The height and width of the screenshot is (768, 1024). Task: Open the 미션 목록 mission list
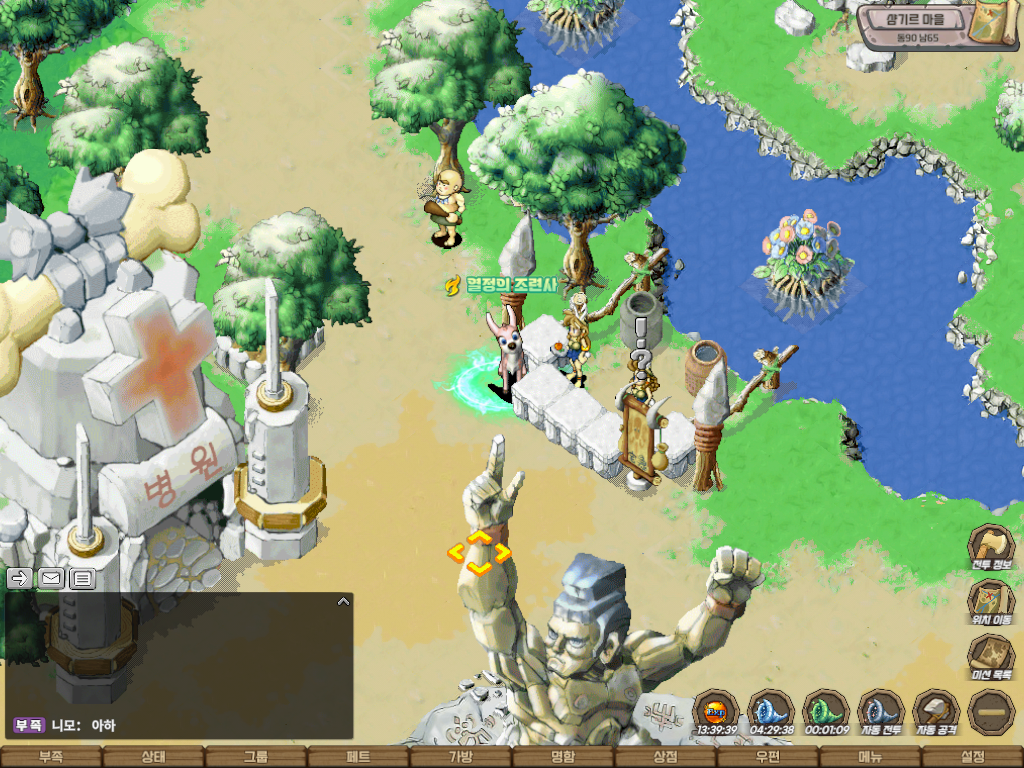tap(990, 655)
